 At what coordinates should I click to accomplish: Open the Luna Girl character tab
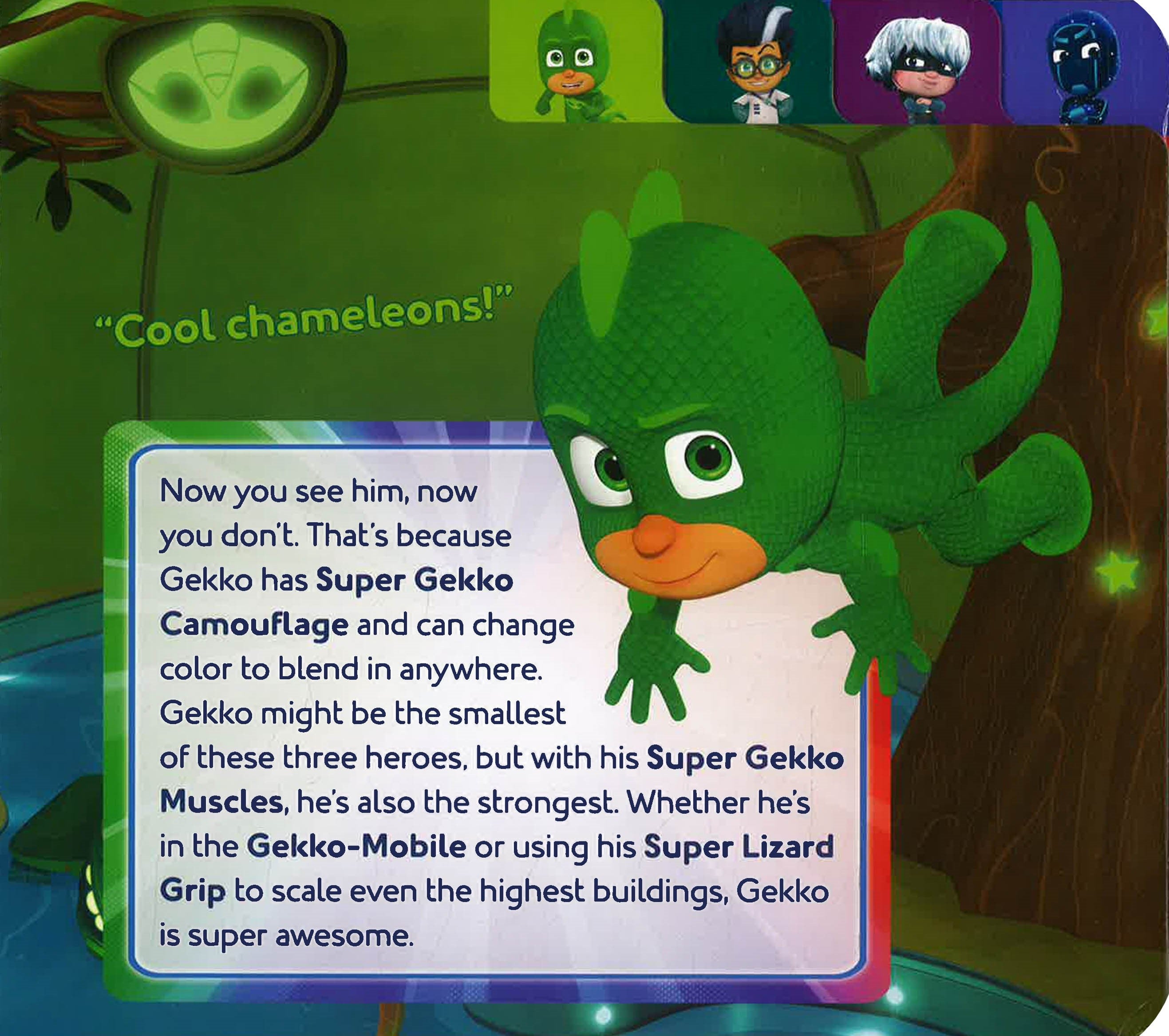tap(917, 62)
